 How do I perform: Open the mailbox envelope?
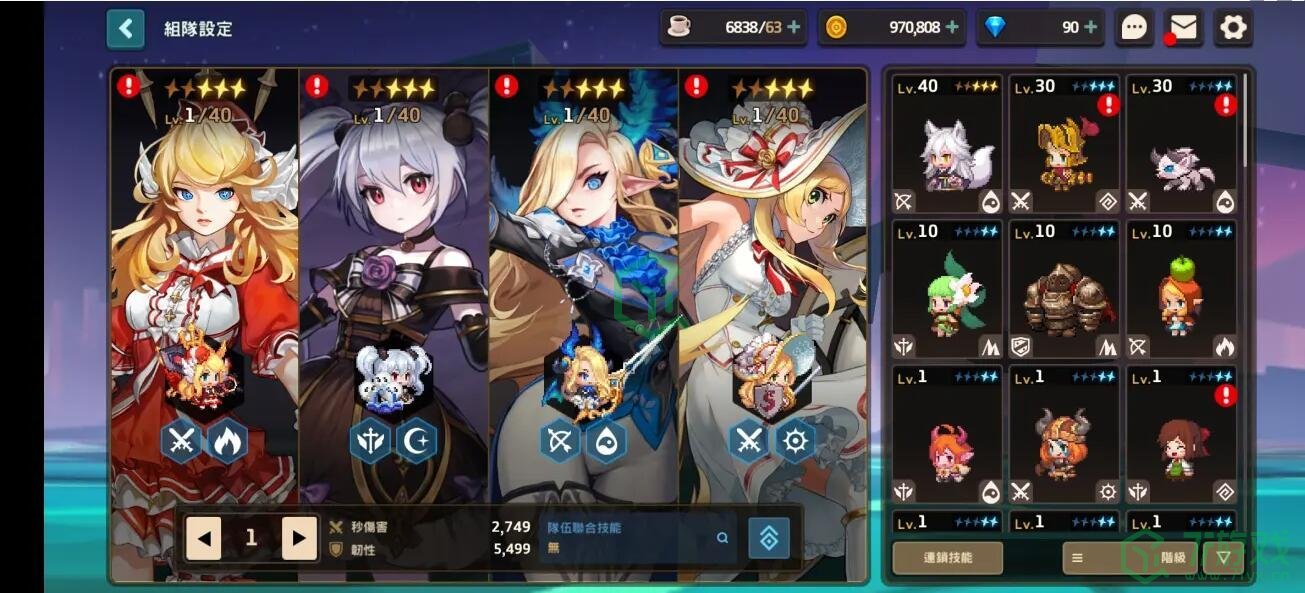tap(1184, 28)
